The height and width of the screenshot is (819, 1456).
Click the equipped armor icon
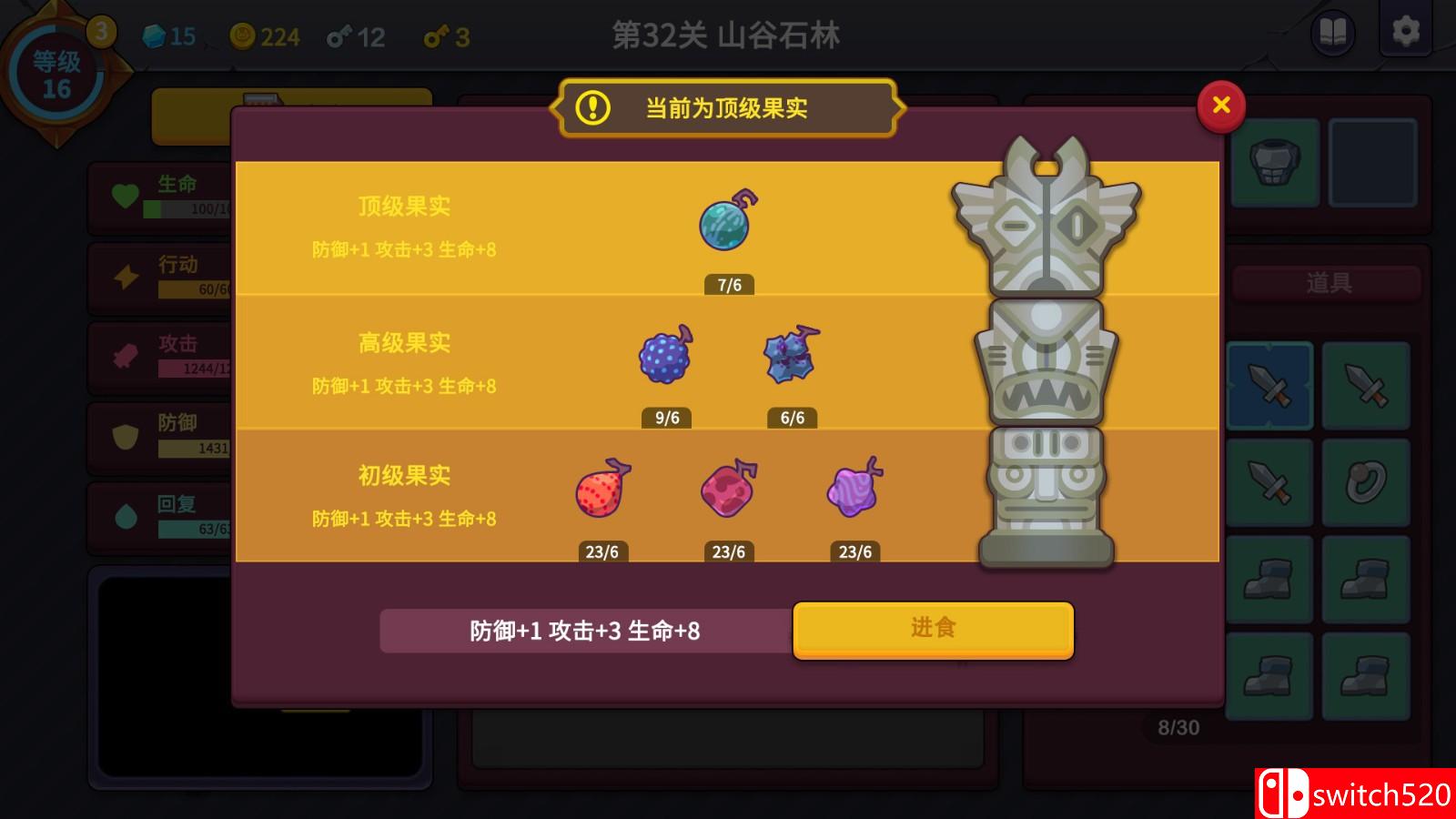[1276, 161]
